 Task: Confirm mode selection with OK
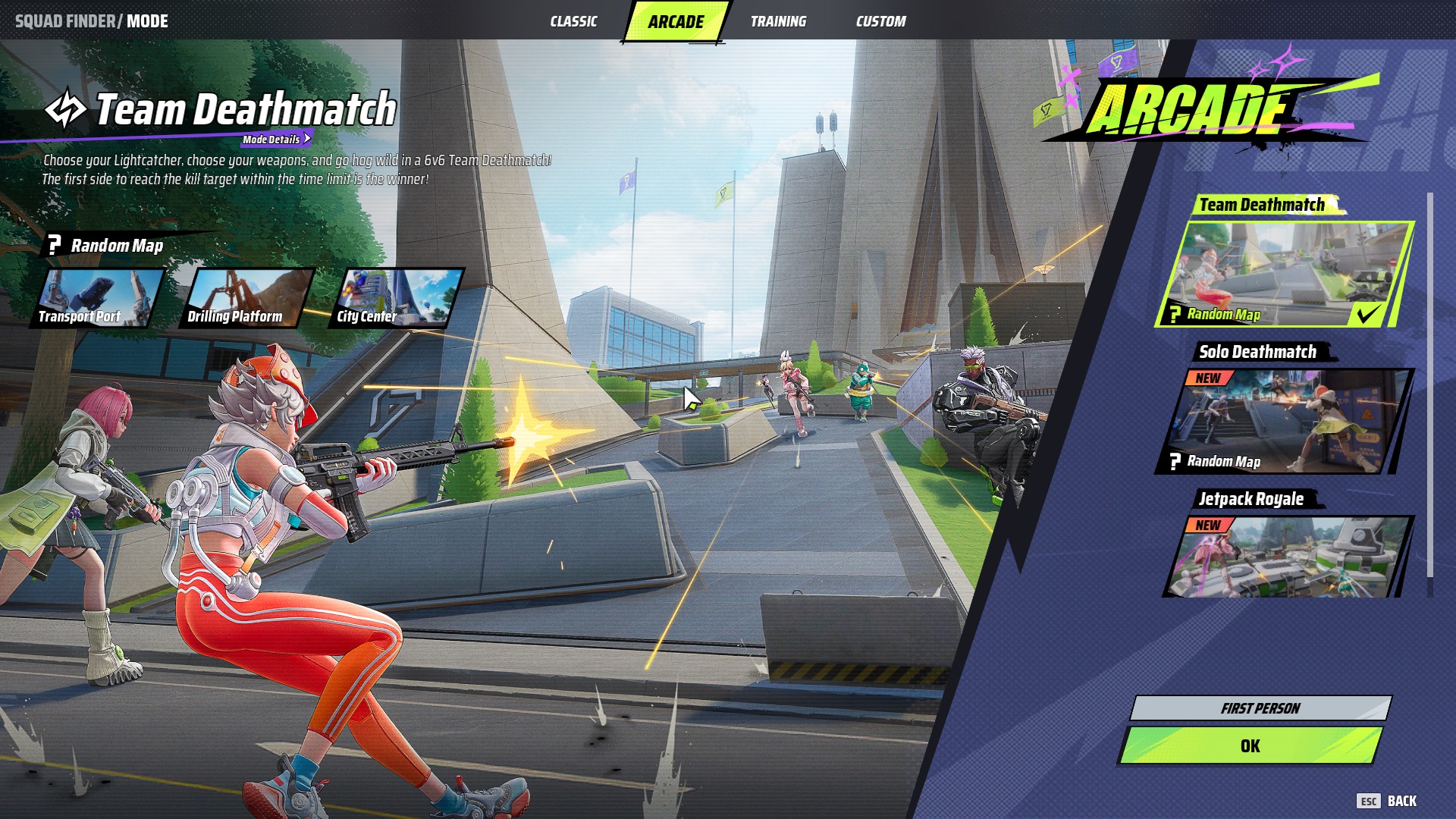point(1250,746)
